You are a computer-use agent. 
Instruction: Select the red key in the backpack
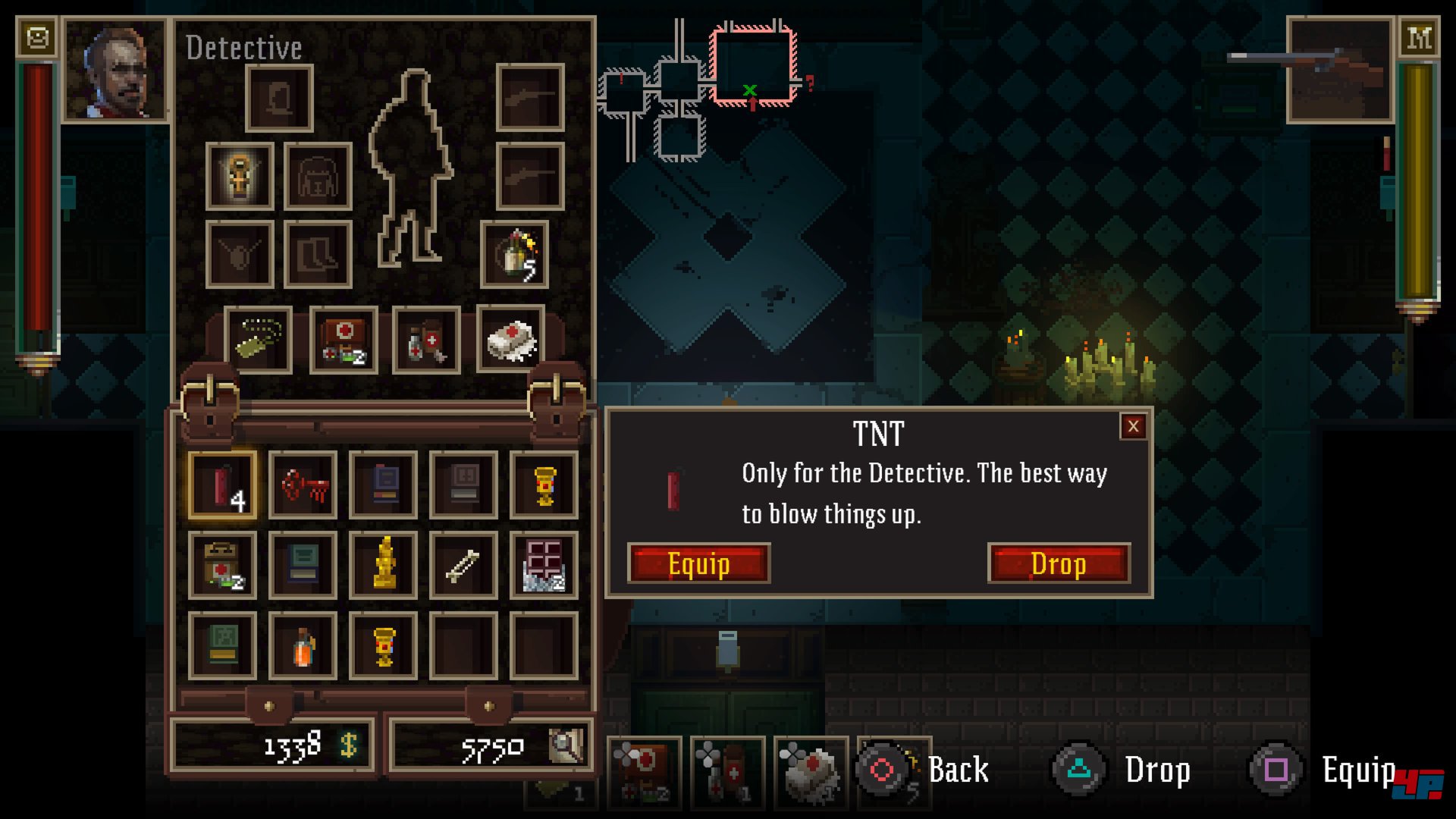click(x=303, y=485)
